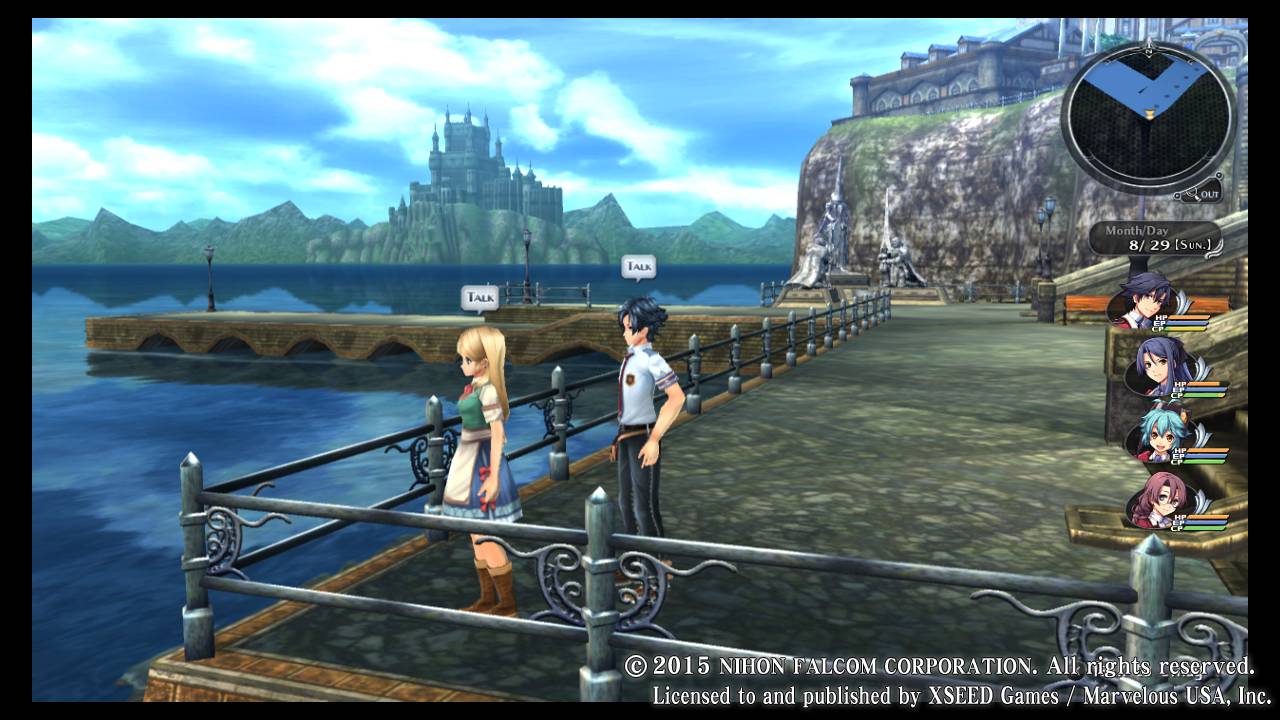Zoom out the minimap with the OUT magnifier
Image resolution: width=1280 pixels, height=720 pixels.
(1200, 192)
